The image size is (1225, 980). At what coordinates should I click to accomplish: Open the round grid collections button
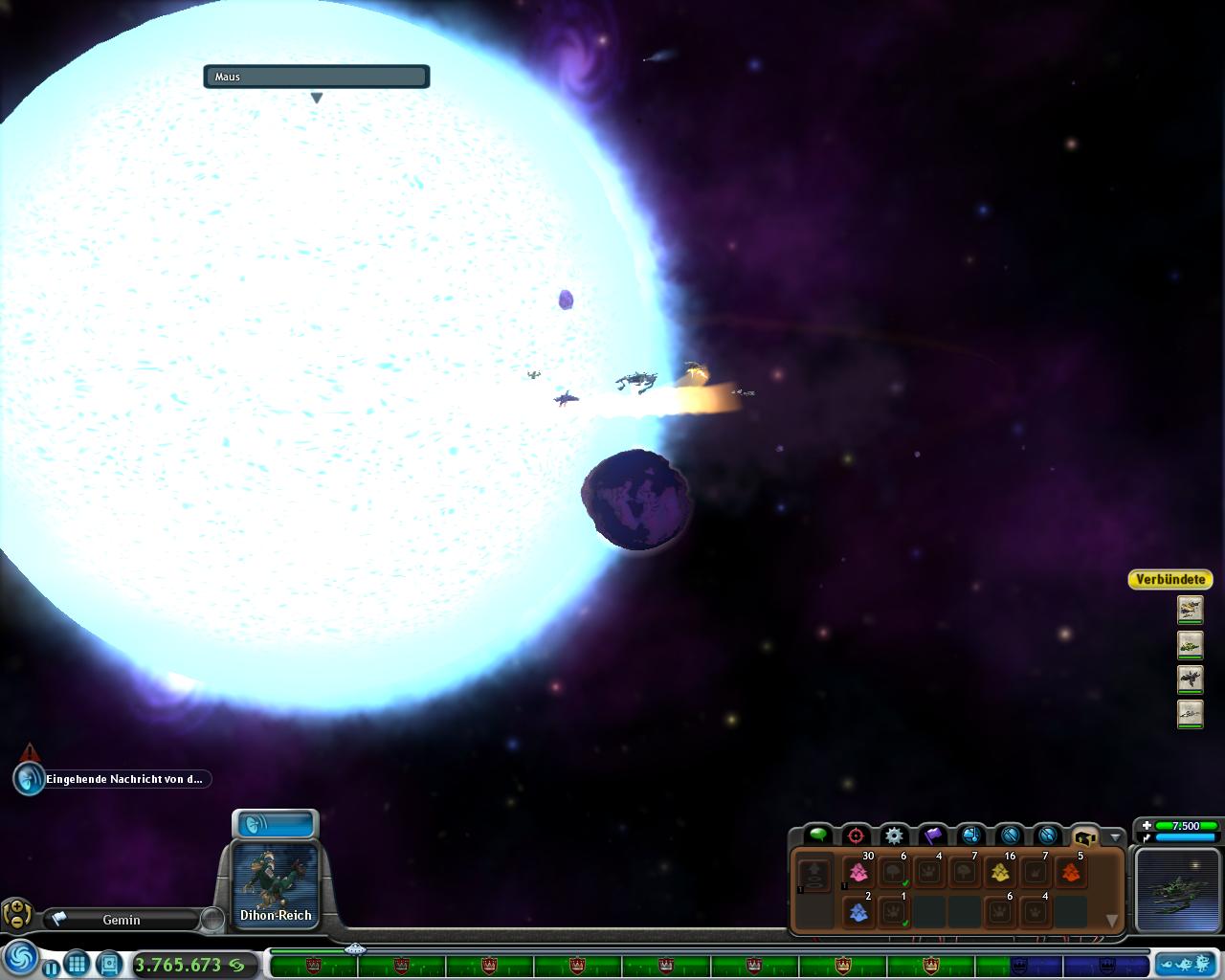(78, 964)
